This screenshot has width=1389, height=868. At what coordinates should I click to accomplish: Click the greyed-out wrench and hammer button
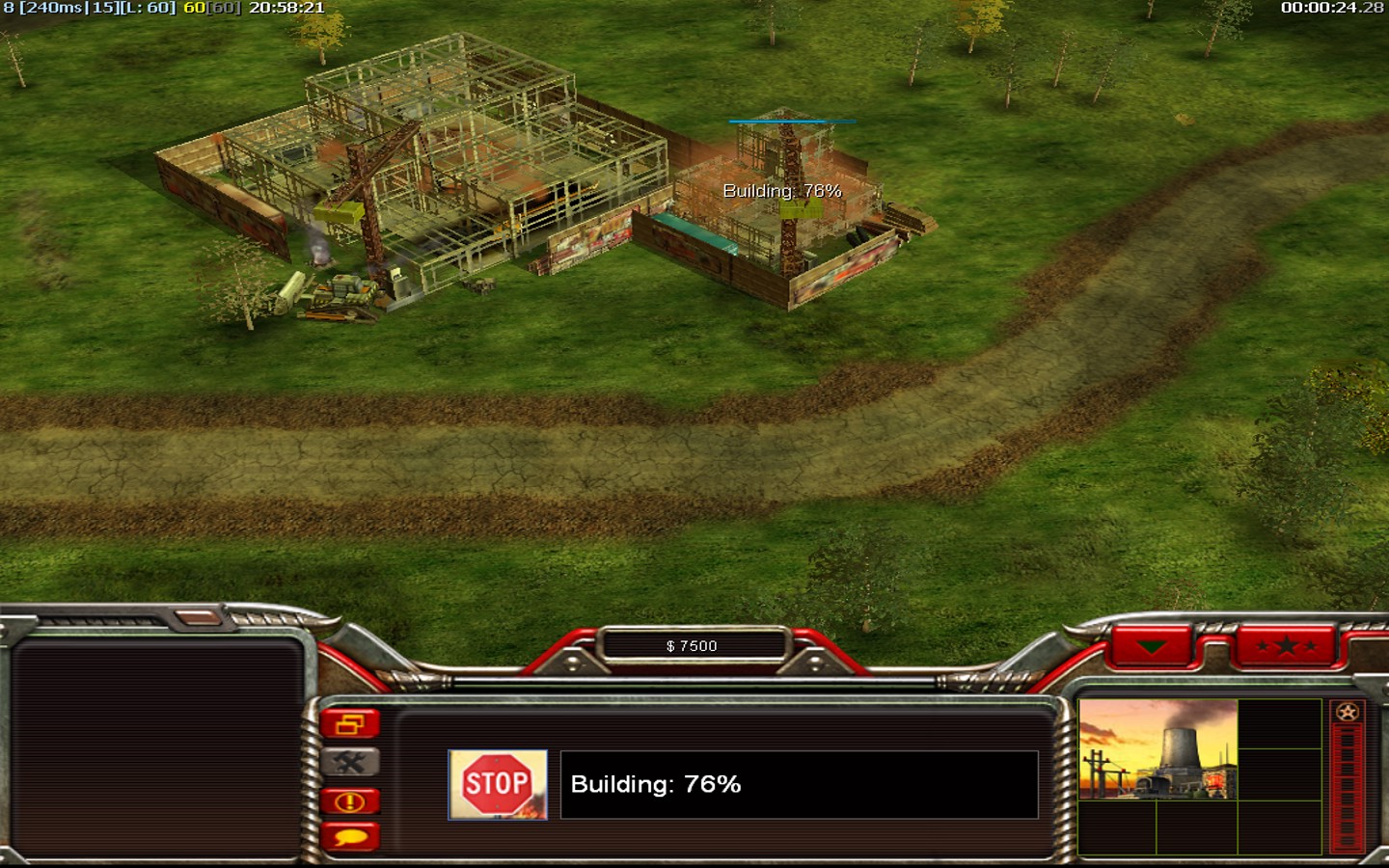(349, 763)
